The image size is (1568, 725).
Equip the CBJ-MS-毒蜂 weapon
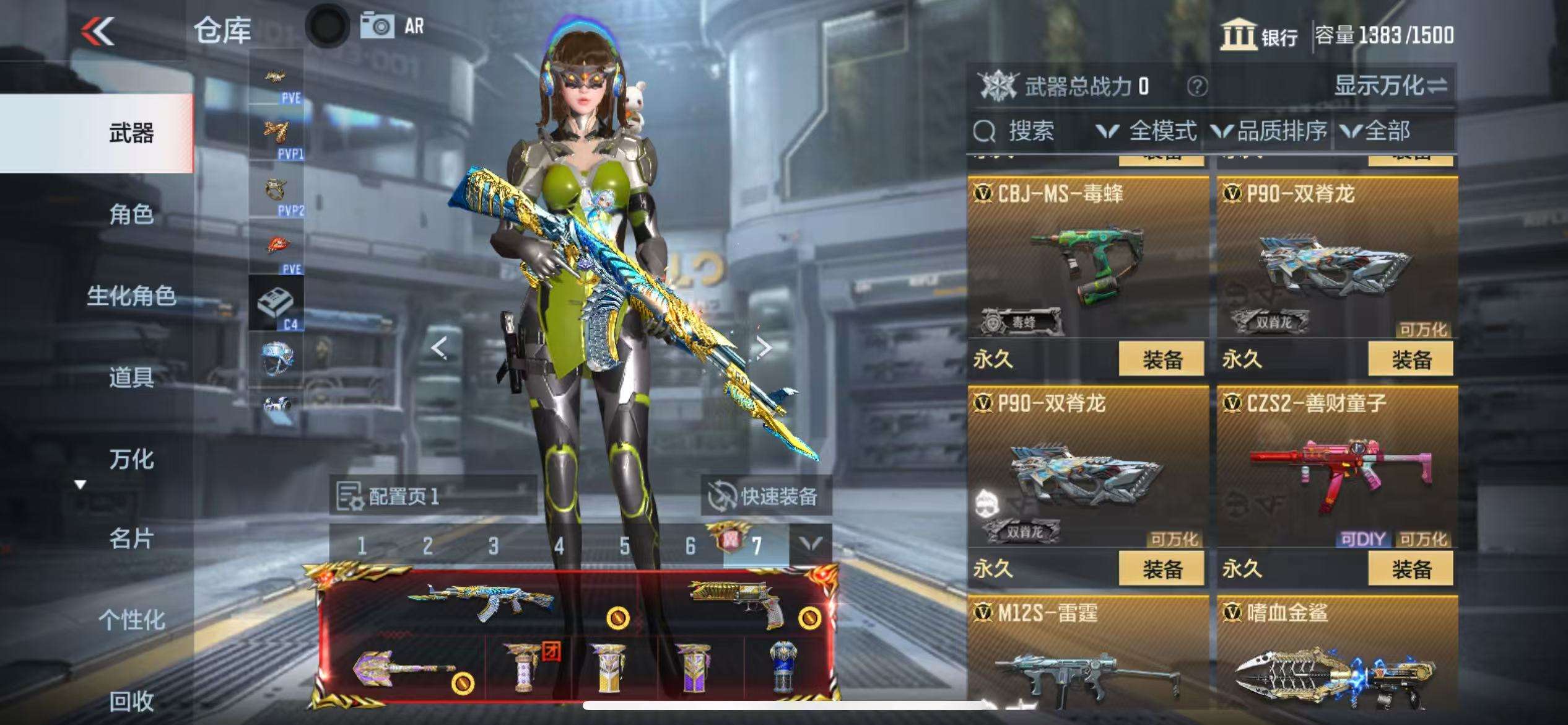point(1161,359)
